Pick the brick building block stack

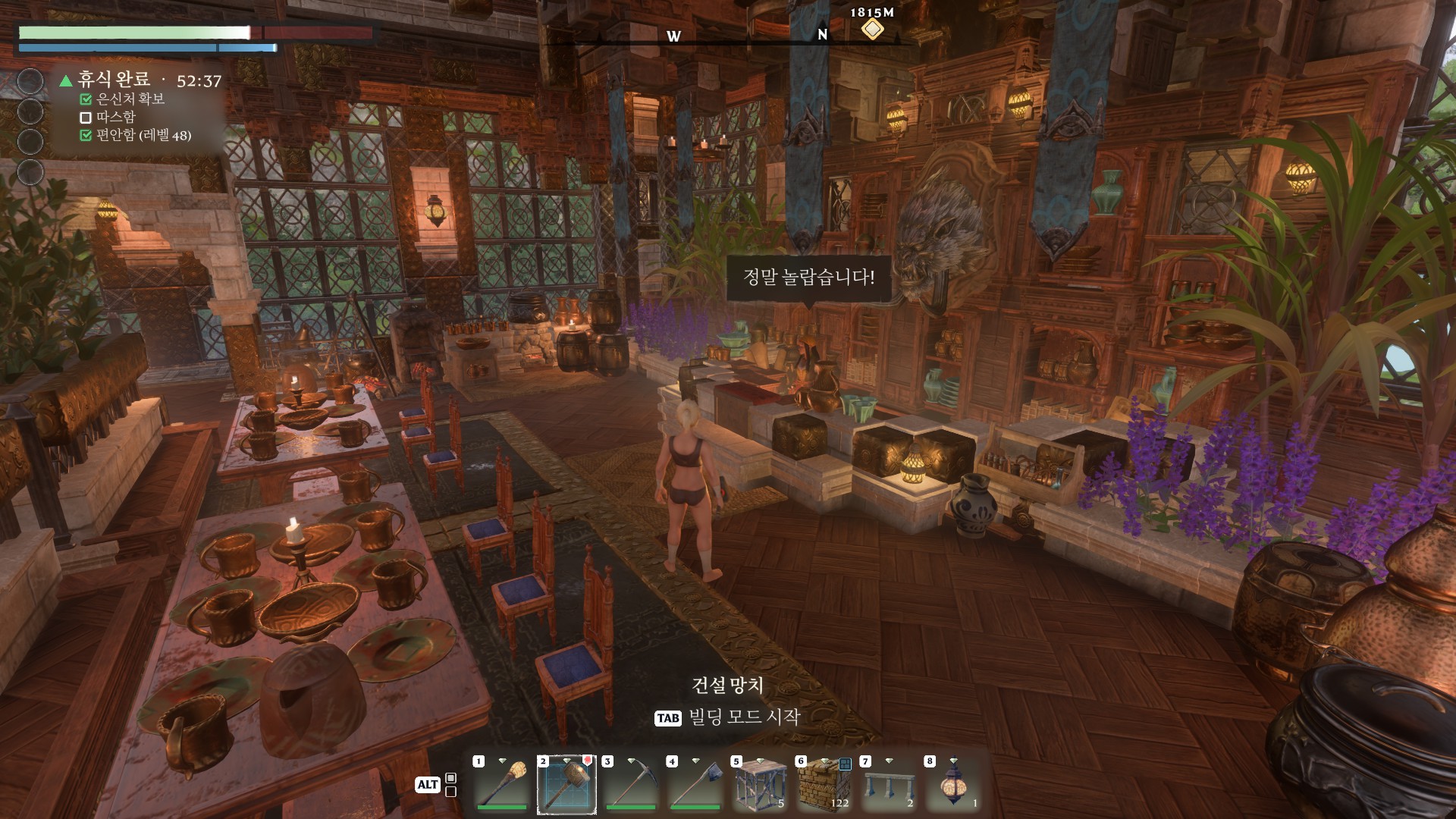824,784
